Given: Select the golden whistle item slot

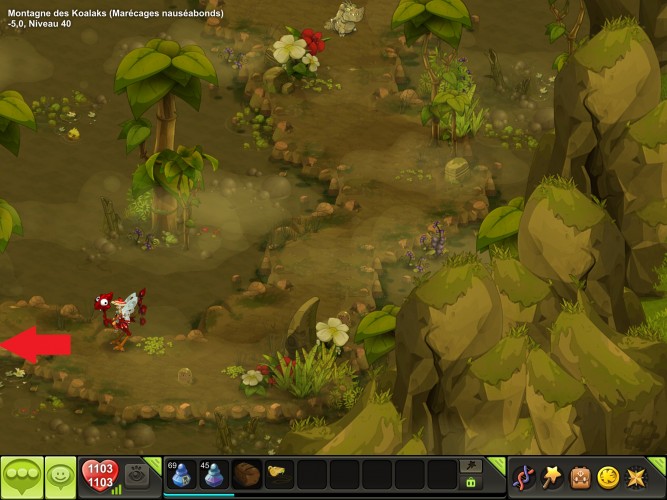Looking at the screenshot, I should (278, 472).
